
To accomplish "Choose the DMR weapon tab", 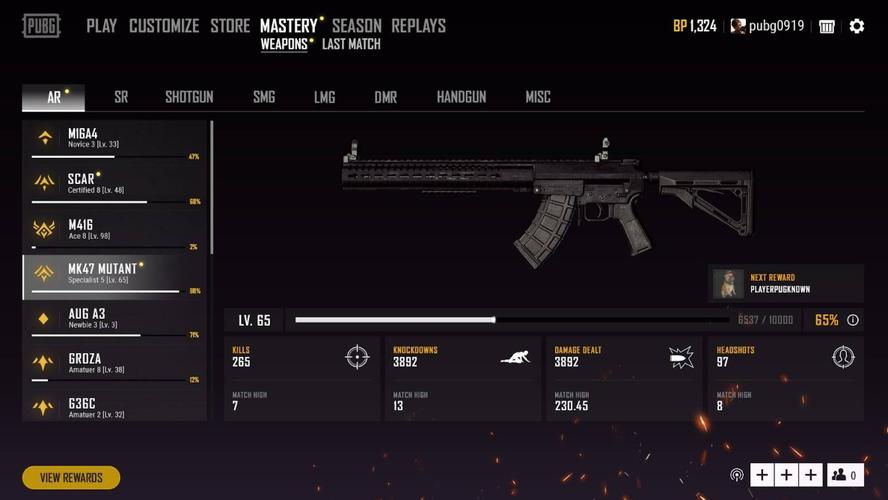I will pos(385,97).
